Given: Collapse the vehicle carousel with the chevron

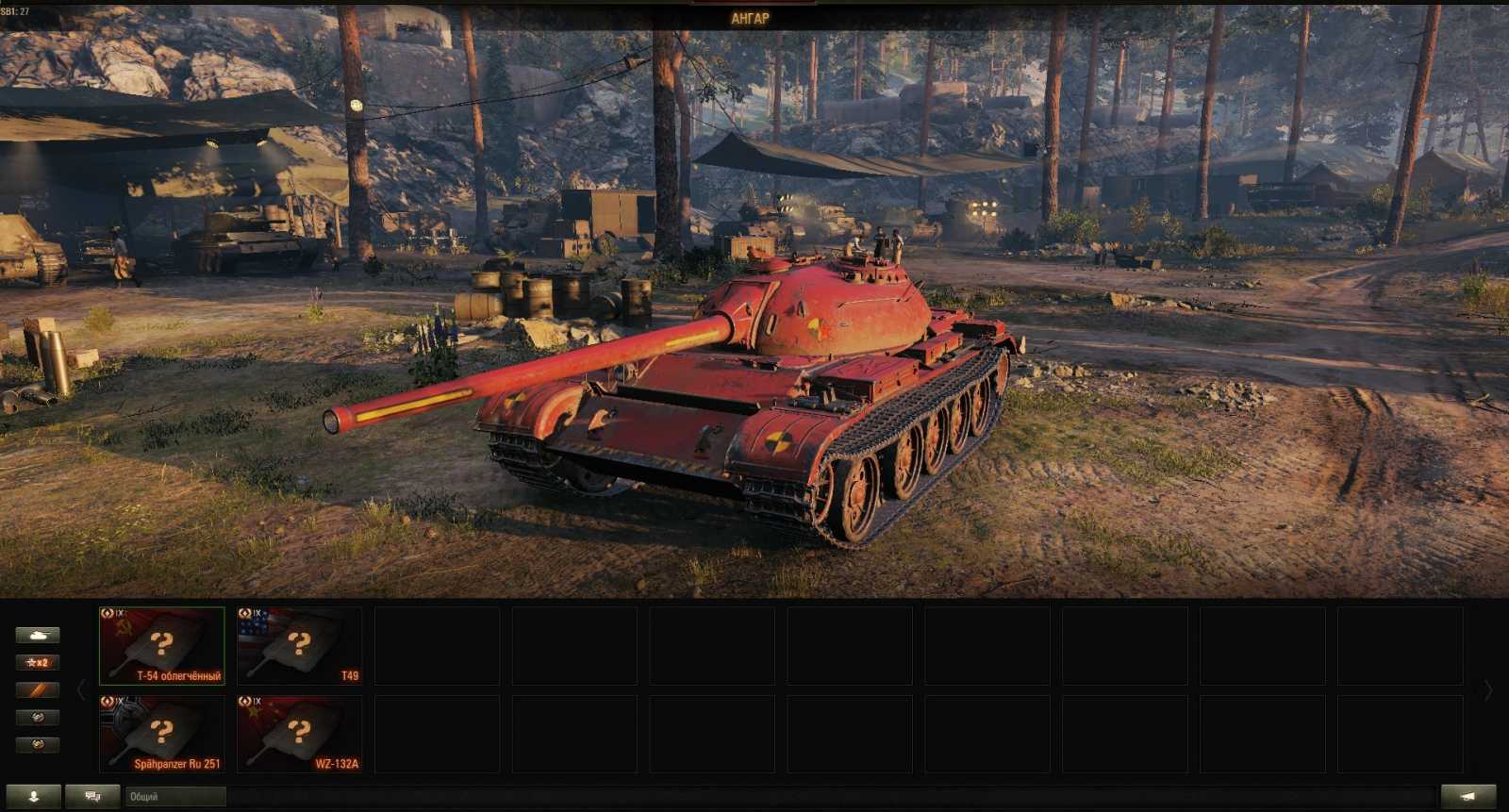Looking at the screenshot, I should 83,688.
